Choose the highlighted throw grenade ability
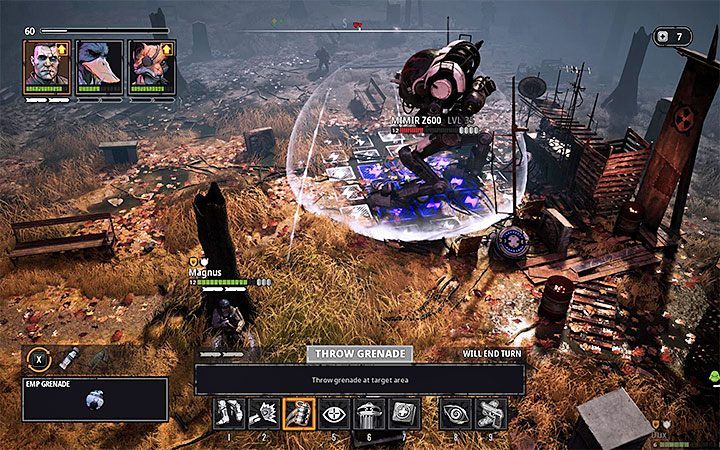The width and height of the screenshot is (720, 450). click(x=299, y=413)
